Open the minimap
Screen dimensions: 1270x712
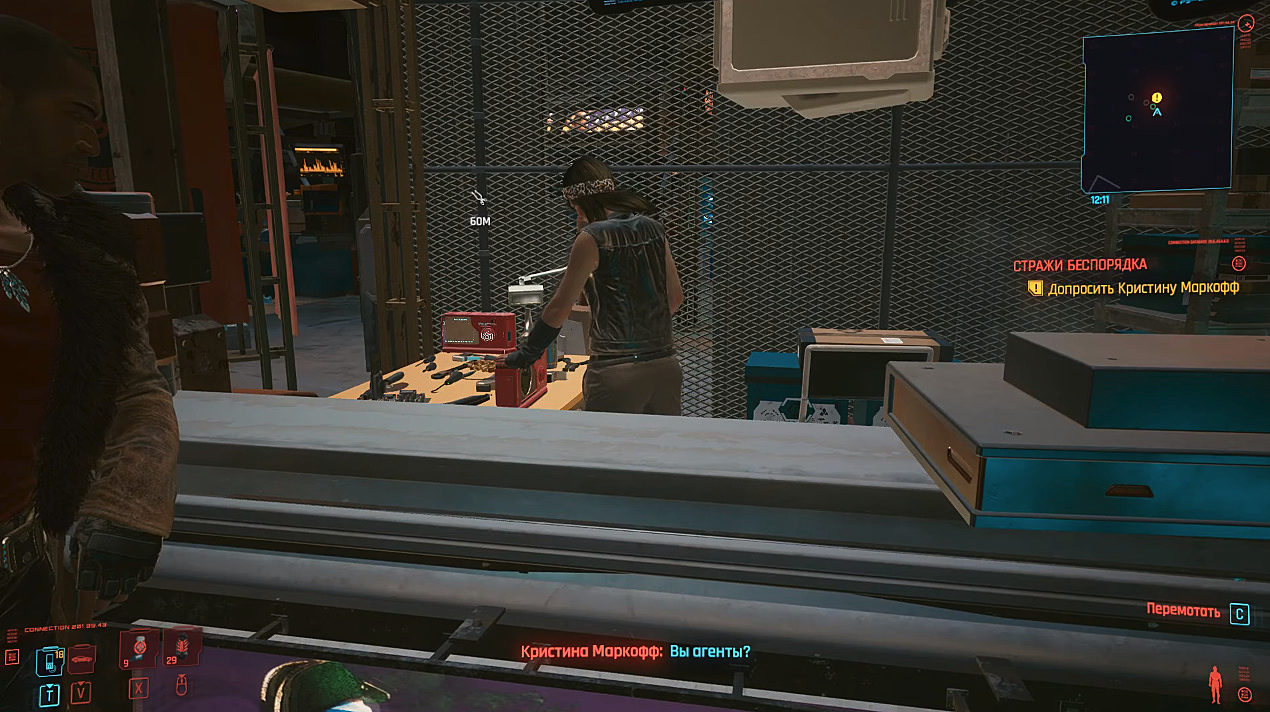click(1157, 109)
